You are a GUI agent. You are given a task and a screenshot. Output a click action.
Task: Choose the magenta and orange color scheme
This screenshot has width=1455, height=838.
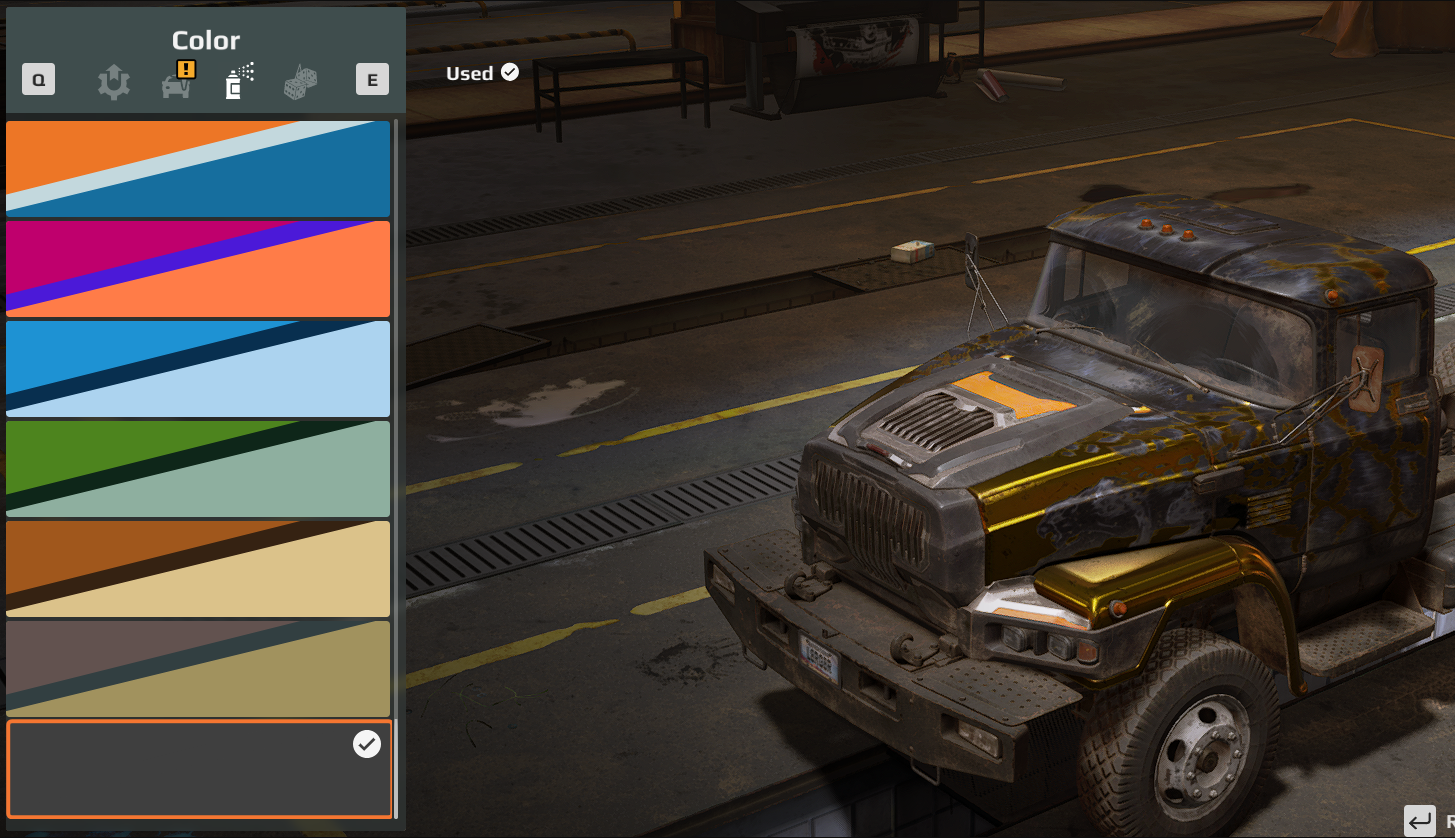tap(198, 269)
